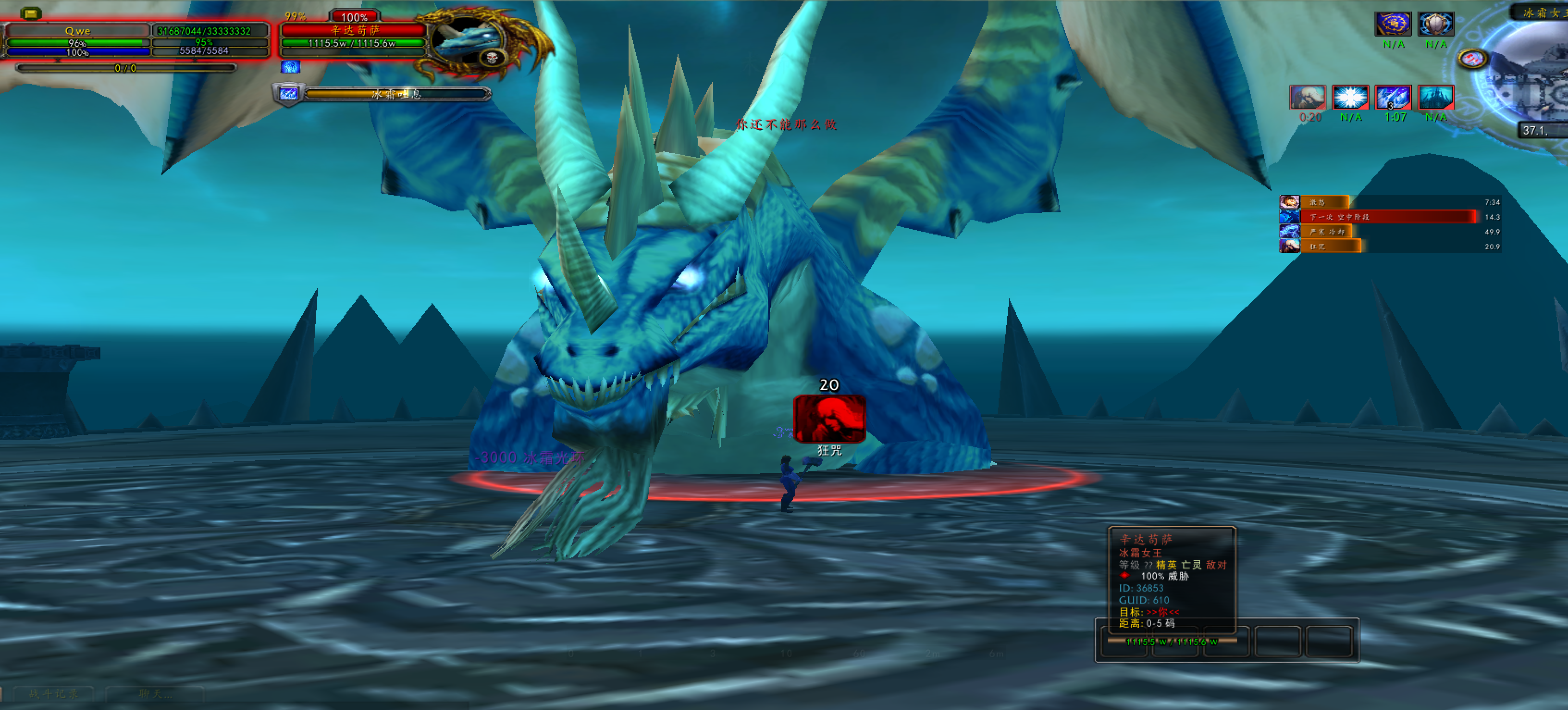Image resolution: width=1568 pixels, height=710 pixels.
Task: Click the golden blood orb beside the minimap
Action: 1472,58
